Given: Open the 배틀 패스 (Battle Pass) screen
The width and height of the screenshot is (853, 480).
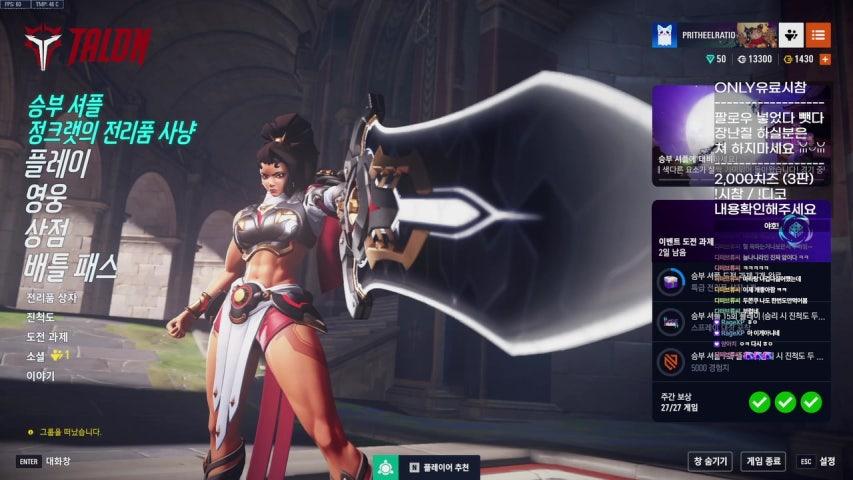Looking at the screenshot, I should (72, 266).
